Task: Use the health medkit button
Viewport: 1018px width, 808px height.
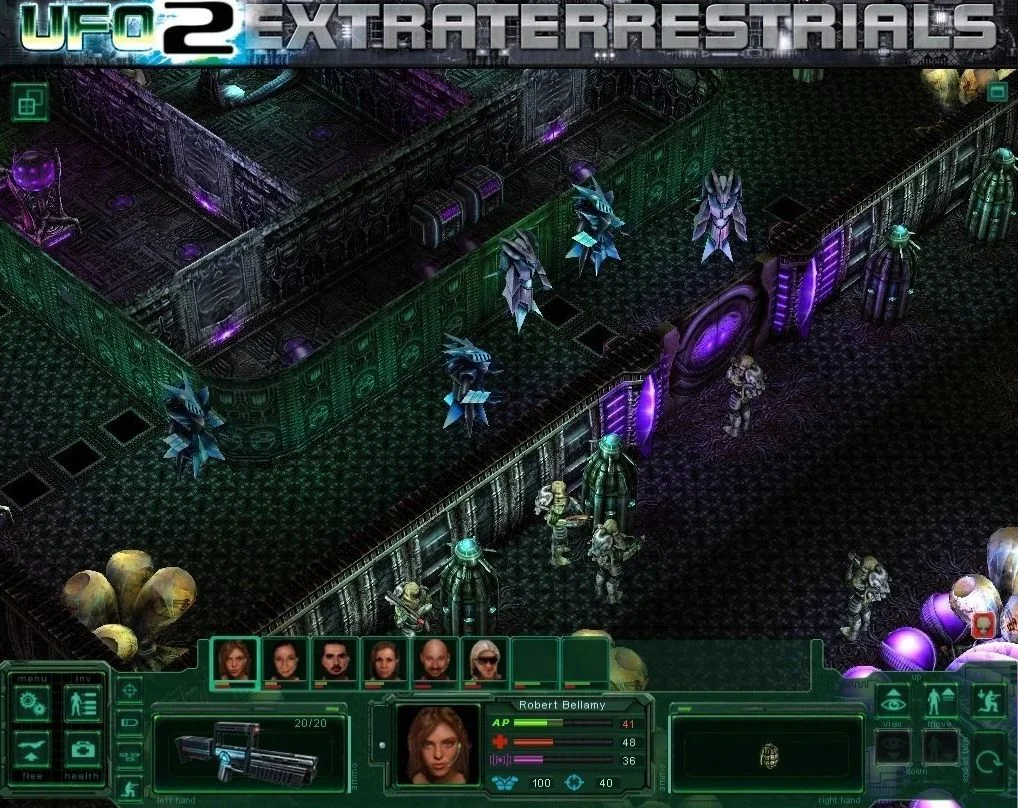Action: click(82, 749)
